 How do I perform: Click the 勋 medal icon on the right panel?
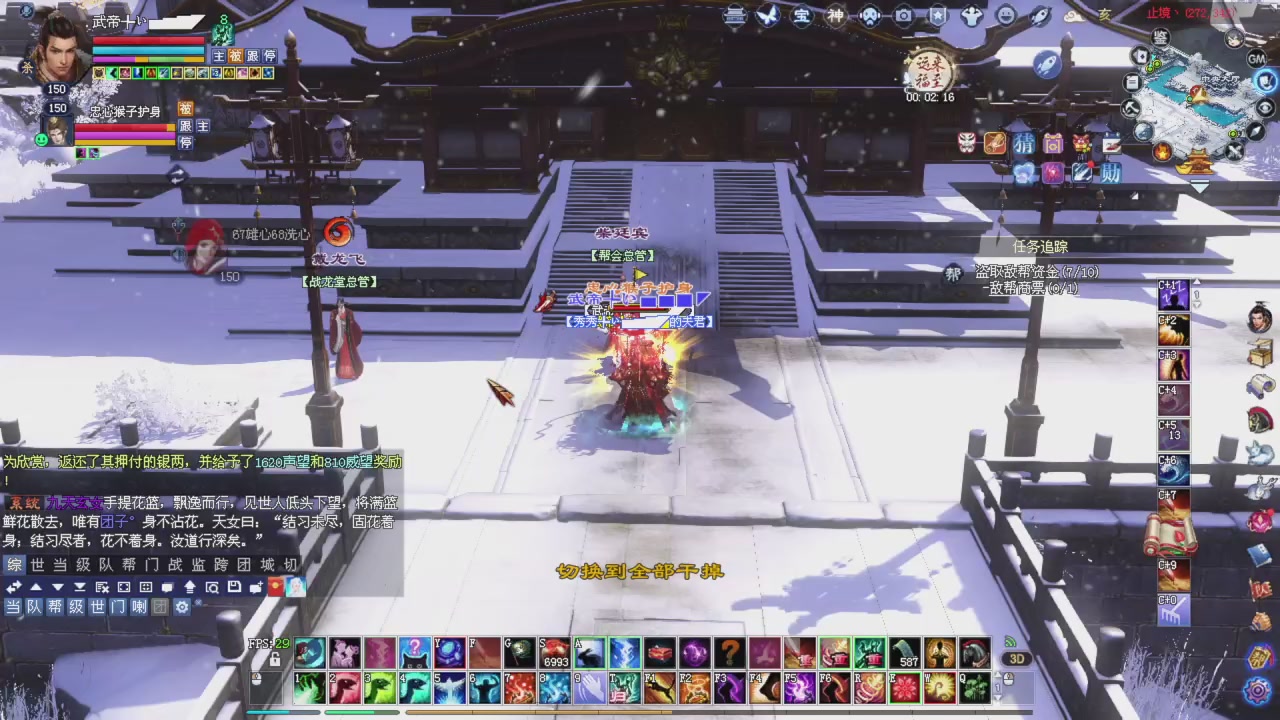click(x=1112, y=171)
